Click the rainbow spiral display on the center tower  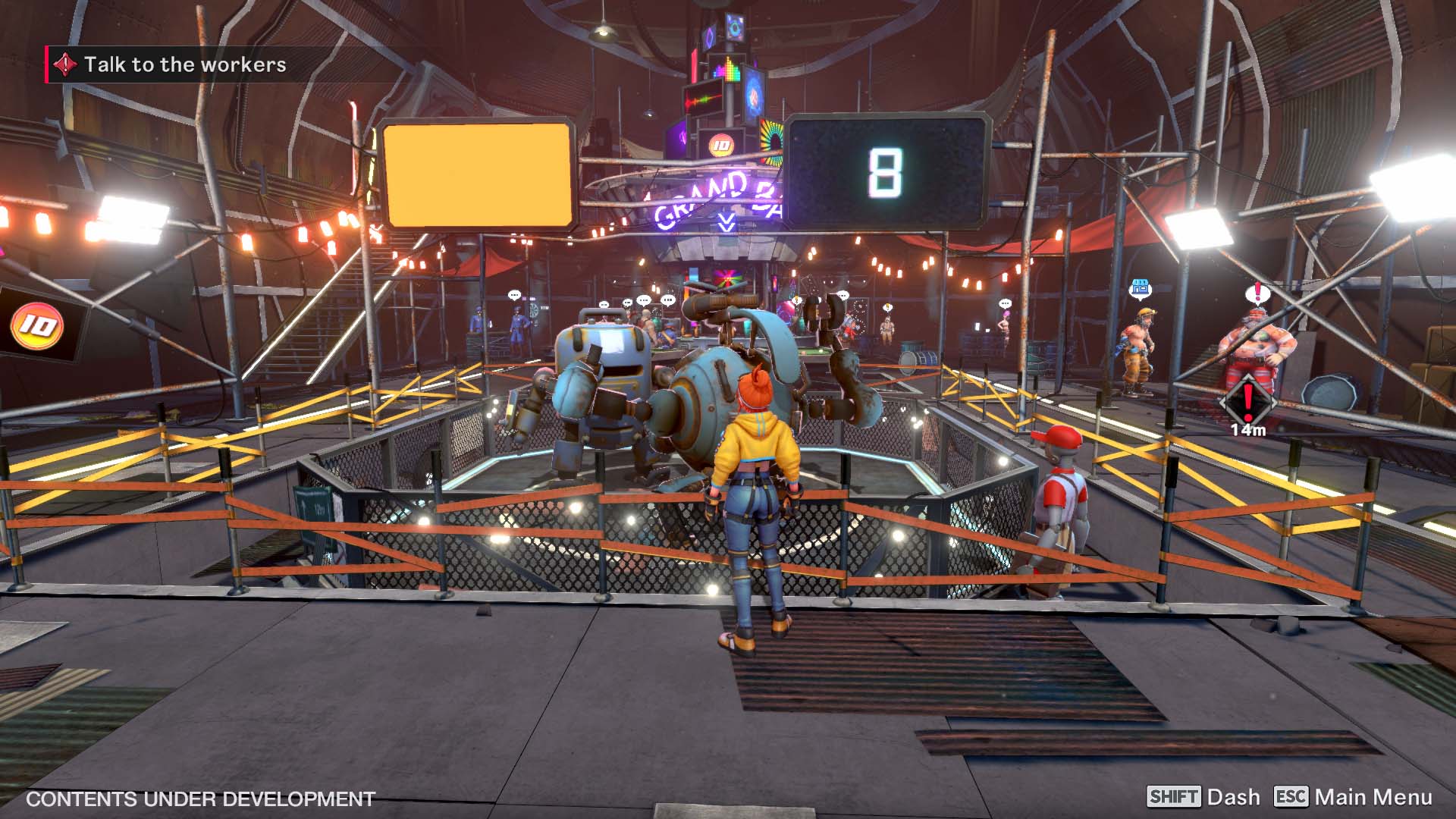[771, 143]
